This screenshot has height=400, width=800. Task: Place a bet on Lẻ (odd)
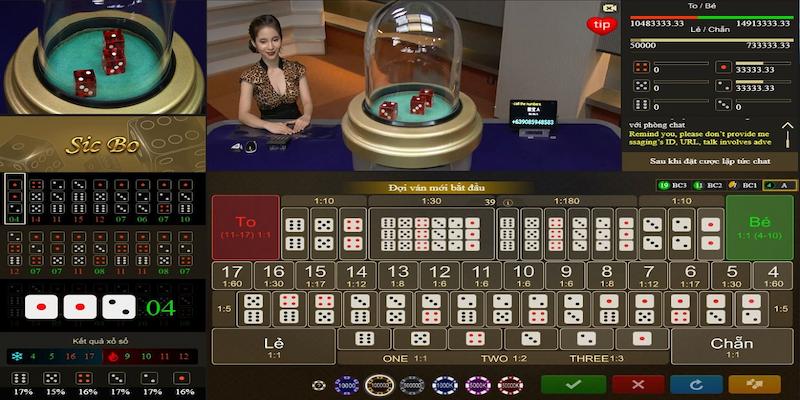273,346
